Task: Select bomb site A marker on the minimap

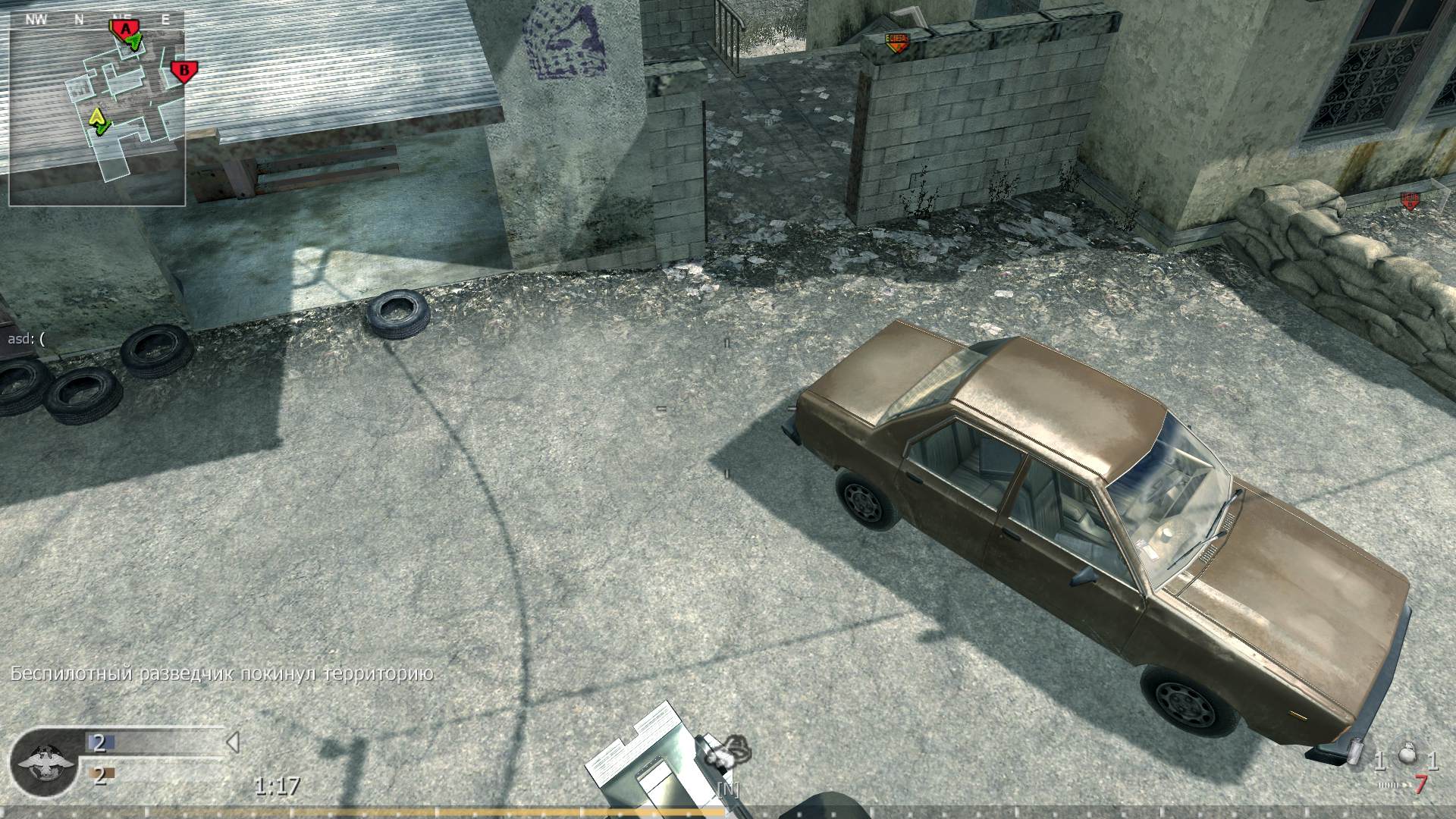Action: [x=124, y=28]
